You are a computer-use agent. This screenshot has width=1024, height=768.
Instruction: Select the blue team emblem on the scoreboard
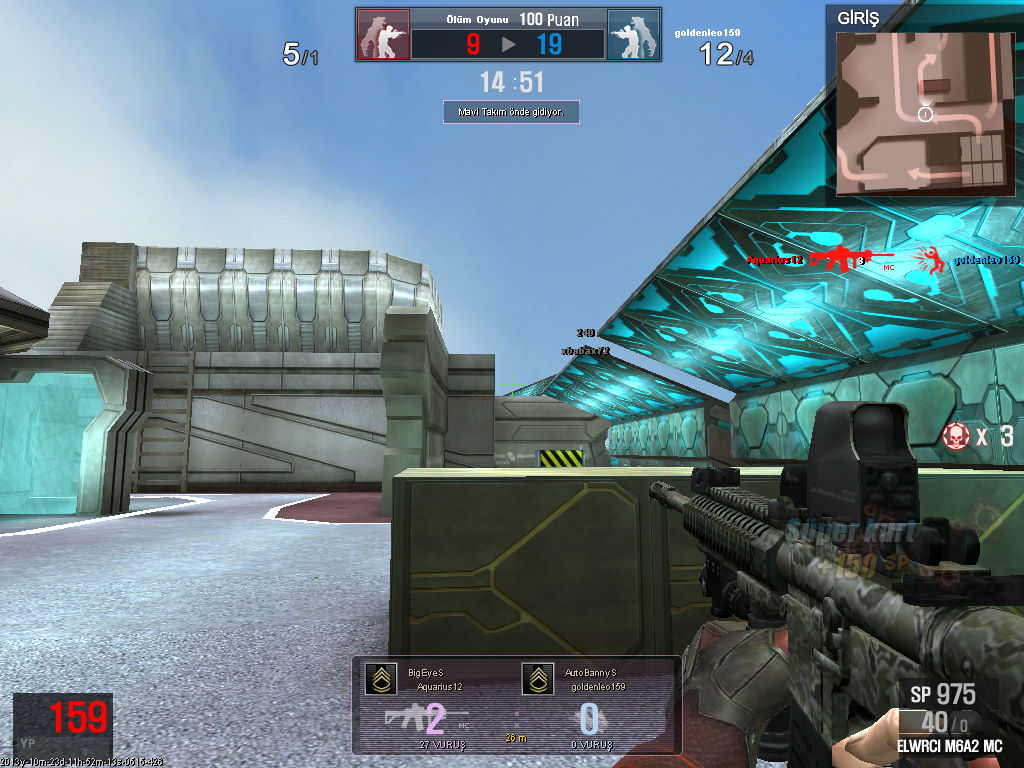pyautogui.click(x=633, y=35)
